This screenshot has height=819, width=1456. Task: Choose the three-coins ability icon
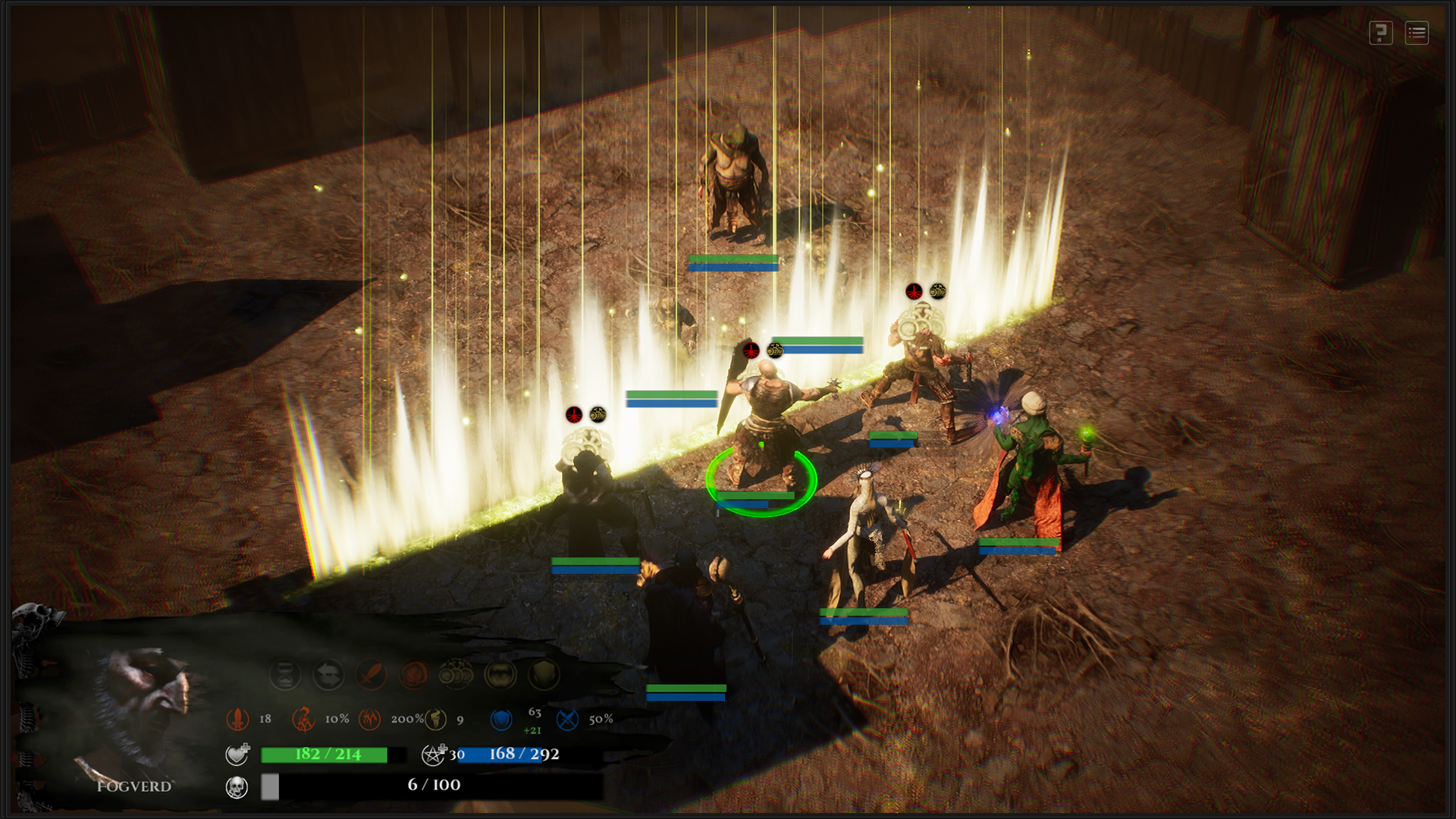point(456,674)
